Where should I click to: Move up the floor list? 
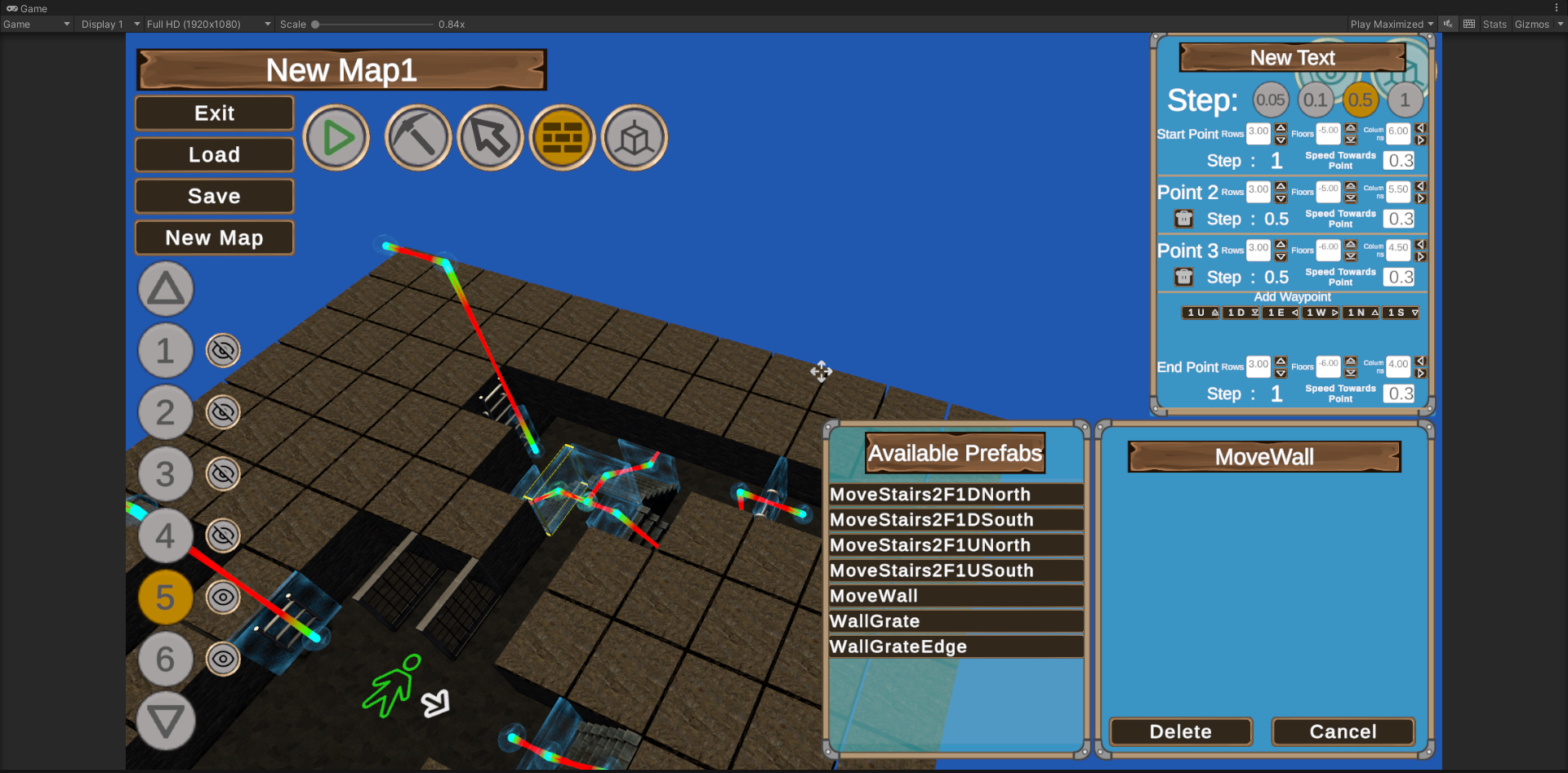[x=166, y=289]
